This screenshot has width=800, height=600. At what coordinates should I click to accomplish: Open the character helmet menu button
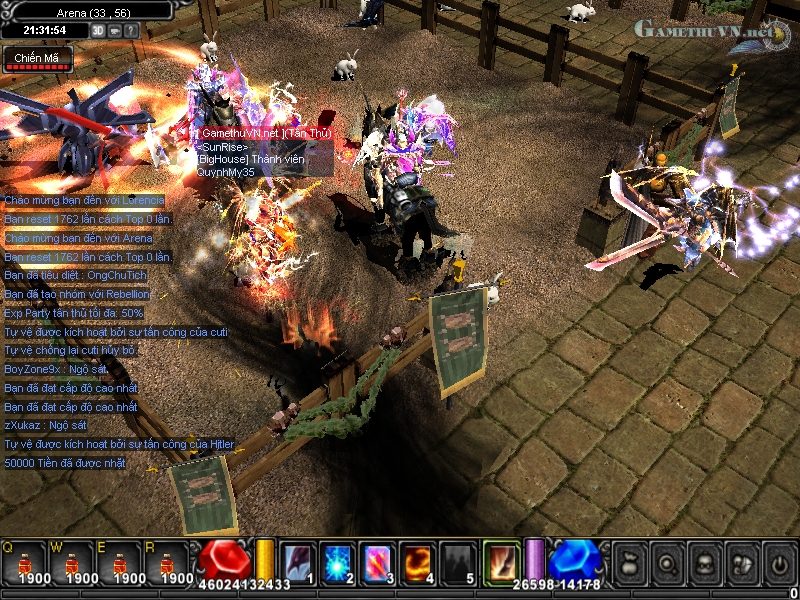[705, 562]
